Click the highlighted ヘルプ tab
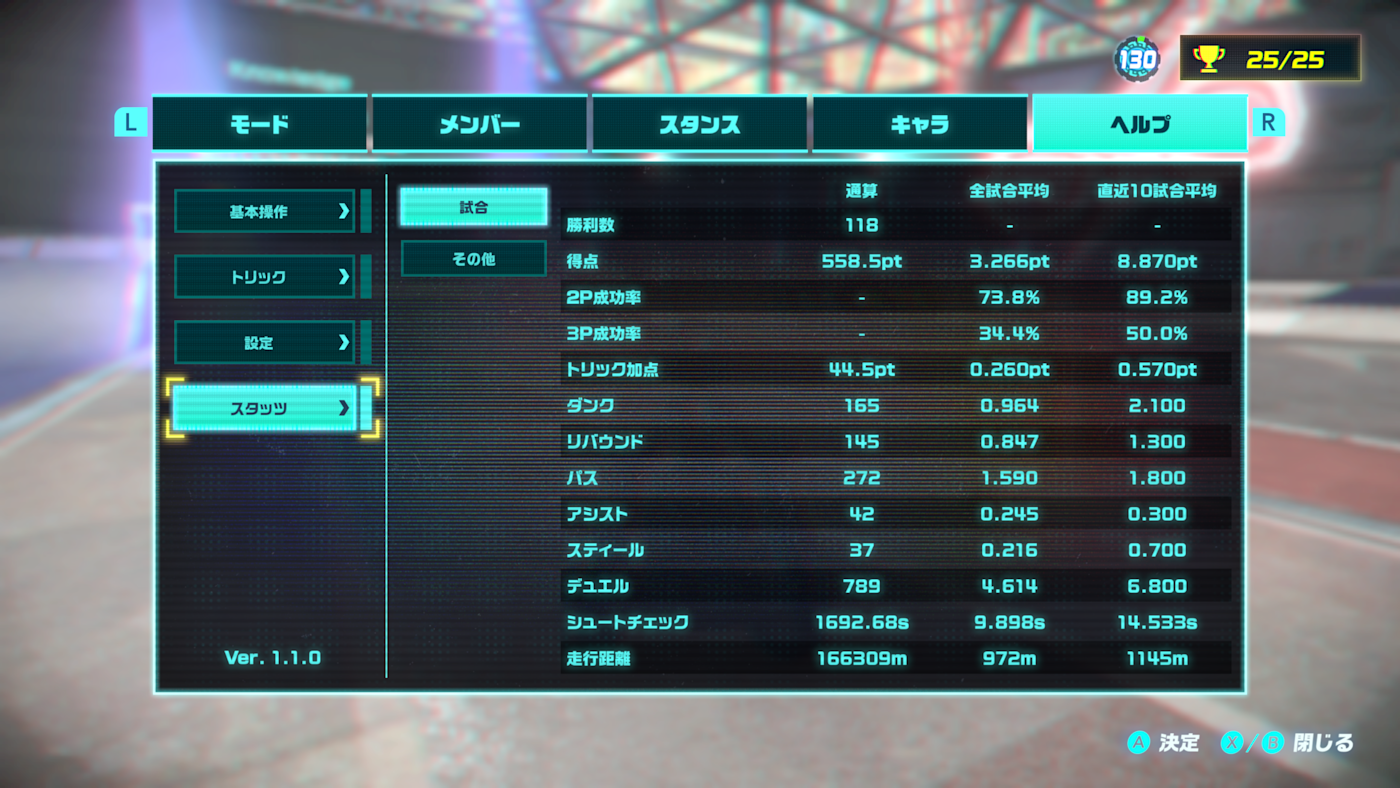 tap(1140, 124)
